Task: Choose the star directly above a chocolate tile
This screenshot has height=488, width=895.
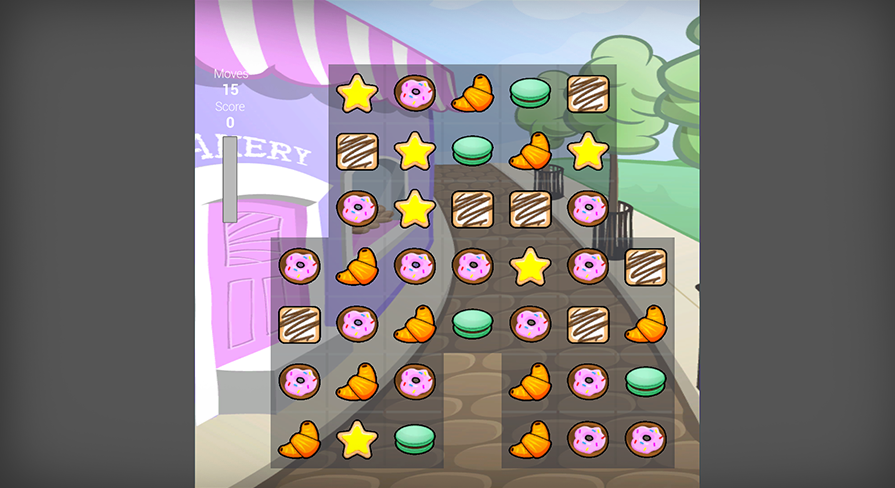Action: tap(357, 93)
